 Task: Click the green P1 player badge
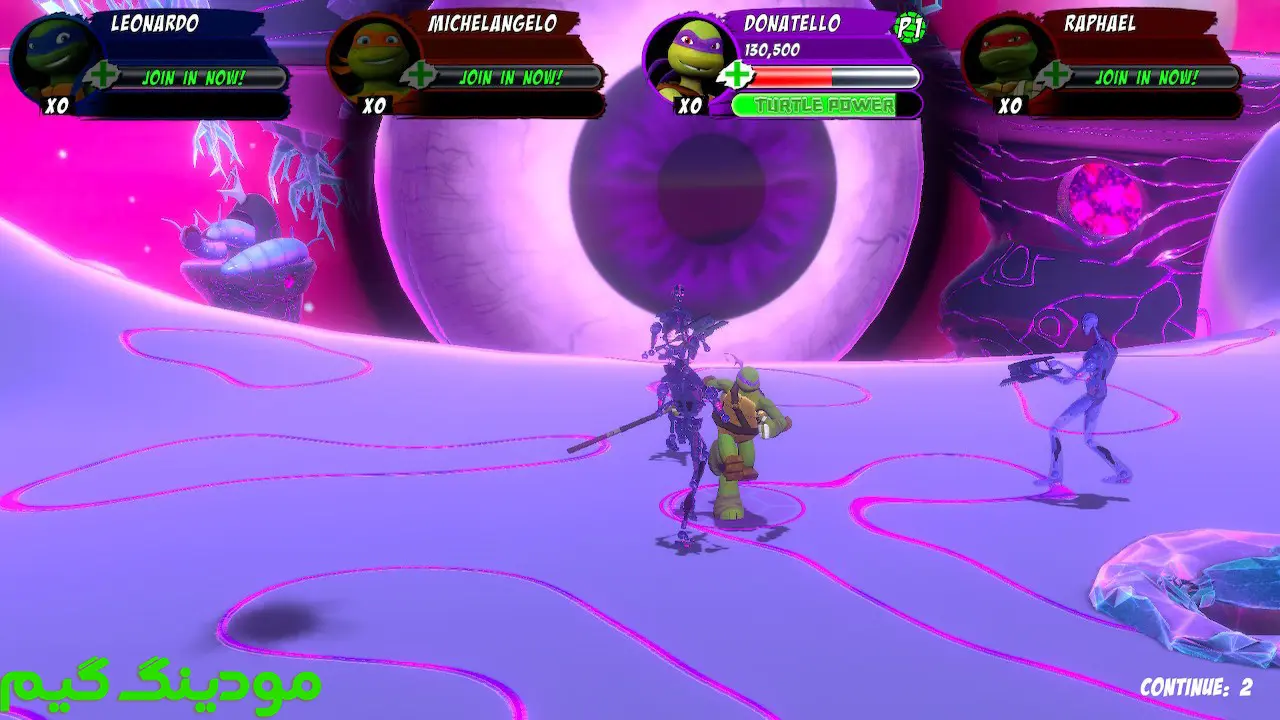click(x=908, y=29)
